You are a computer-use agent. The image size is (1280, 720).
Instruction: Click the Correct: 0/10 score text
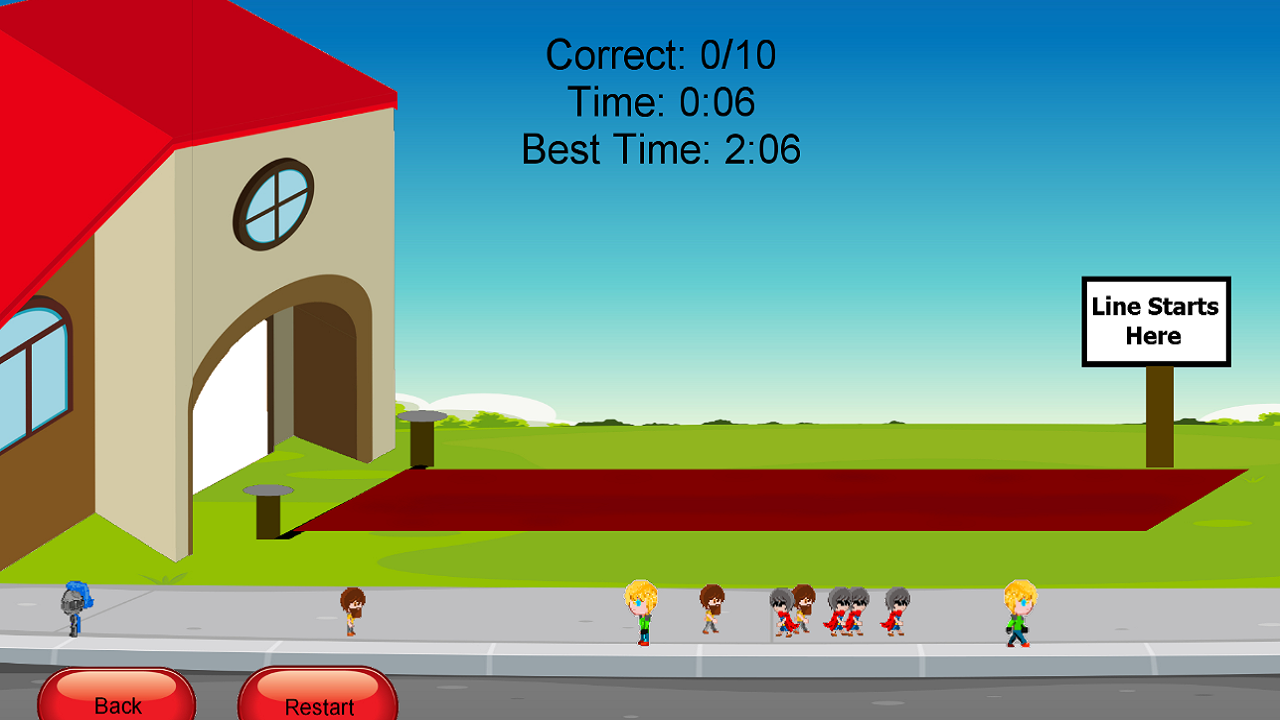coord(661,55)
